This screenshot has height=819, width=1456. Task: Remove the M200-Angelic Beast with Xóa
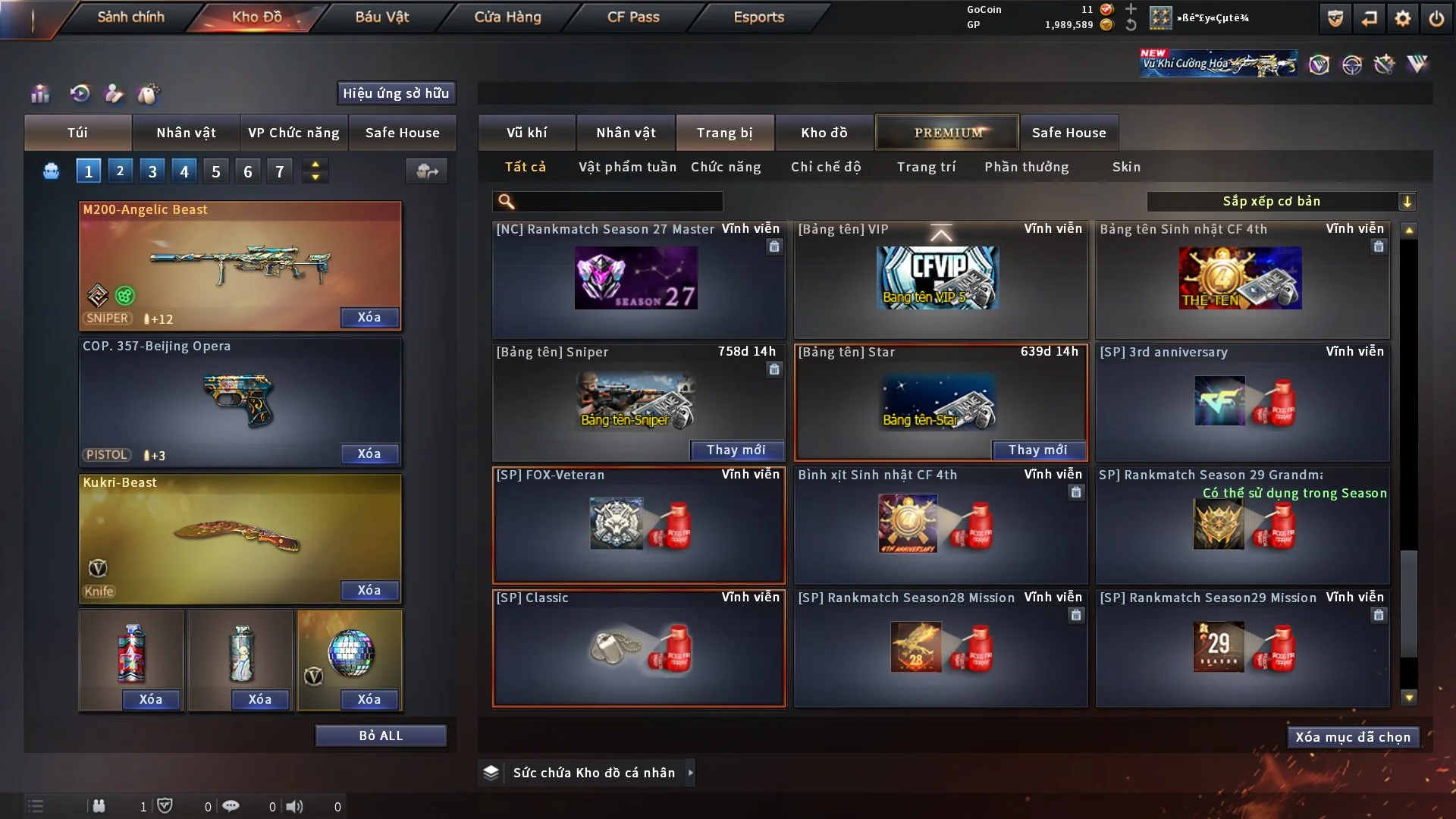coord(369,317)
